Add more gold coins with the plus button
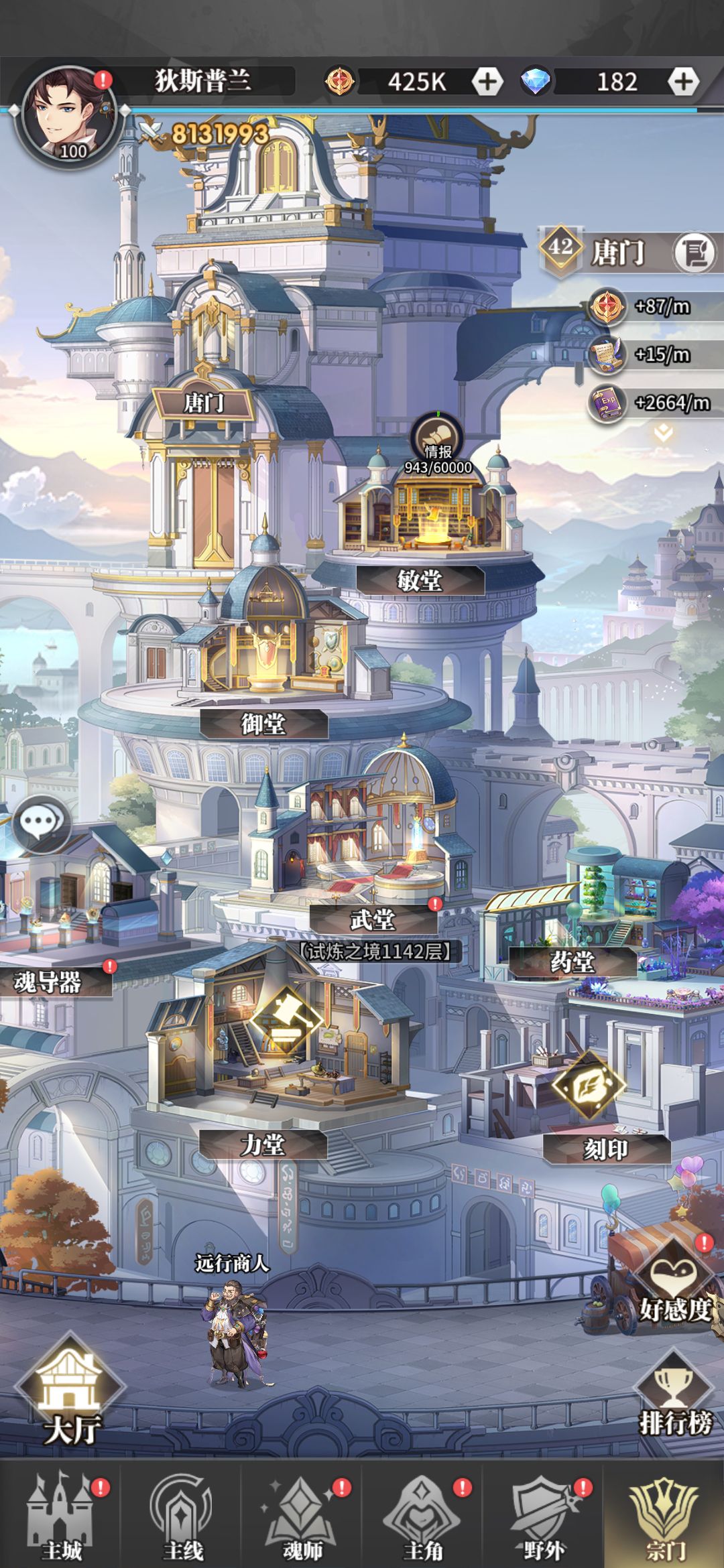Viewport: 724px width, 1568px height. pos(487,81)
